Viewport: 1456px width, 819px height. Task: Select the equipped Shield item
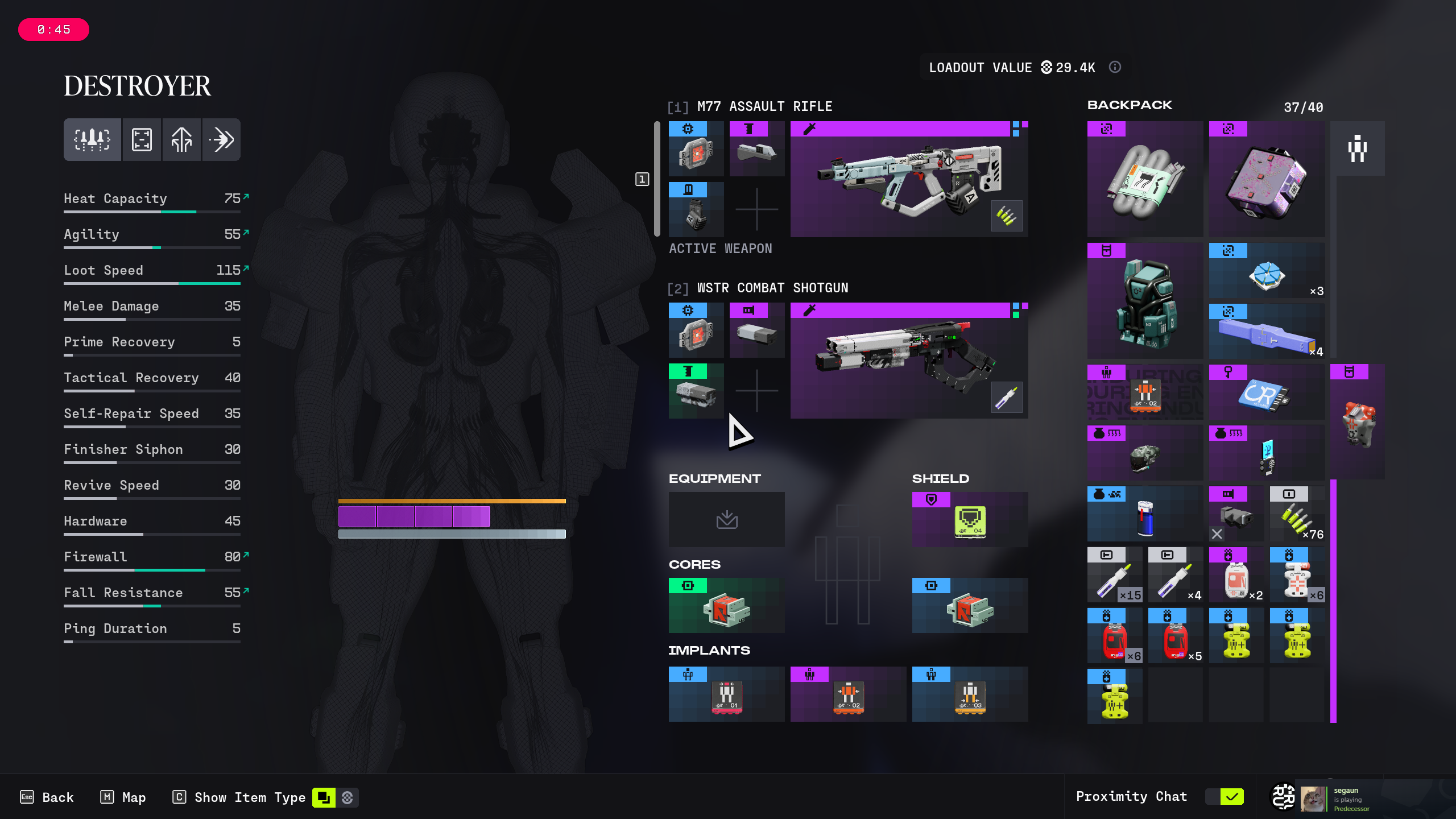coord(970,519)
